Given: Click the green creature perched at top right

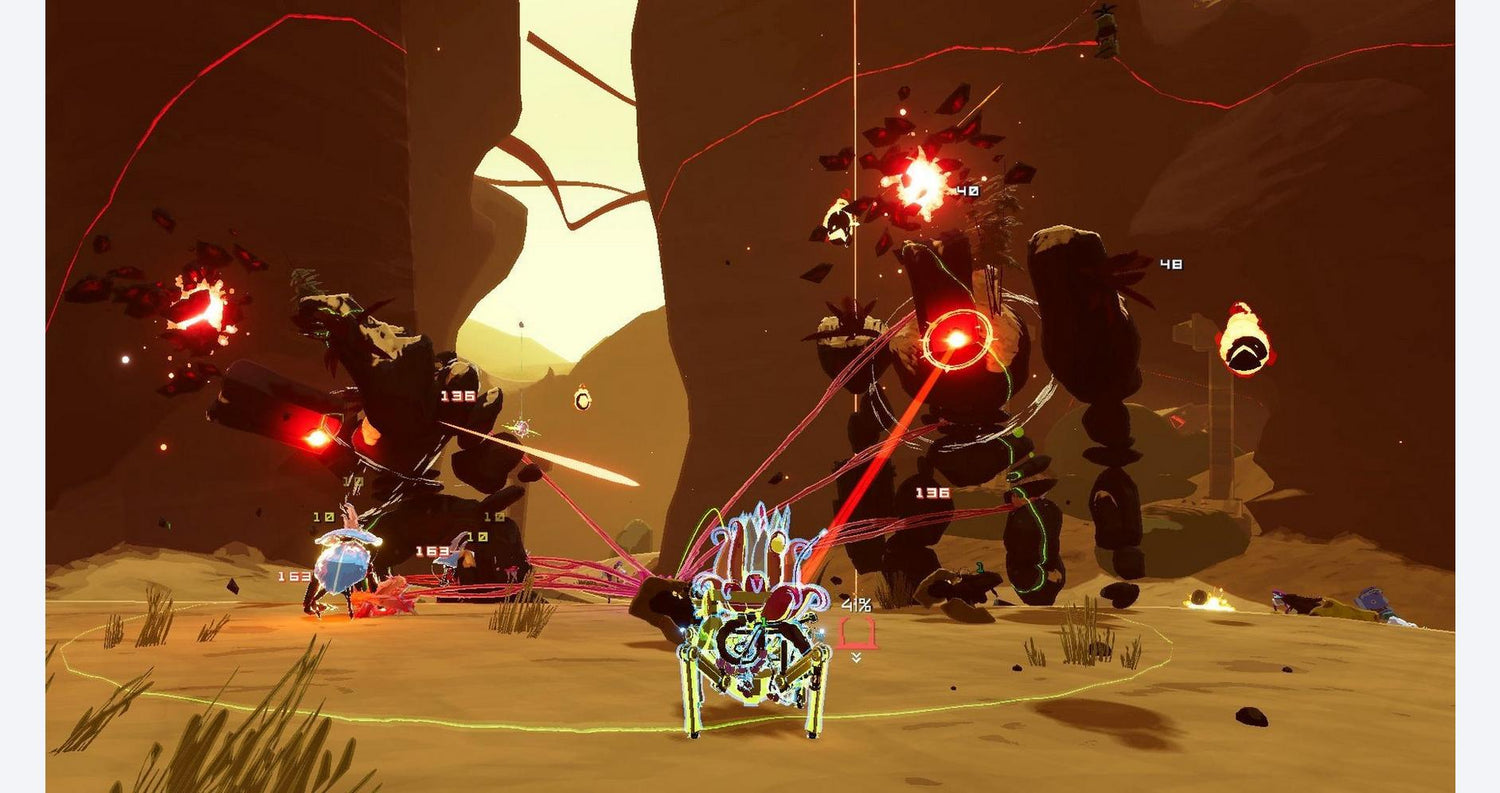Looking at the screenshot, I should 1108,30.
